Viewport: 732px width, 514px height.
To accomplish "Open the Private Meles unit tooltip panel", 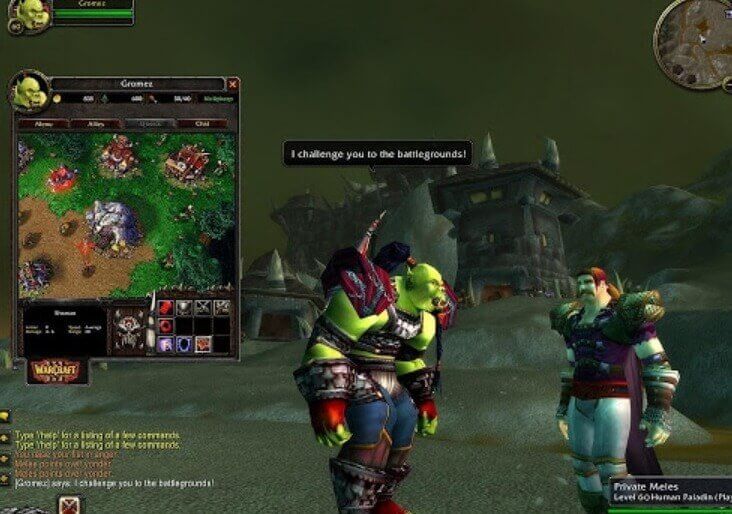I will click(670, 492).
